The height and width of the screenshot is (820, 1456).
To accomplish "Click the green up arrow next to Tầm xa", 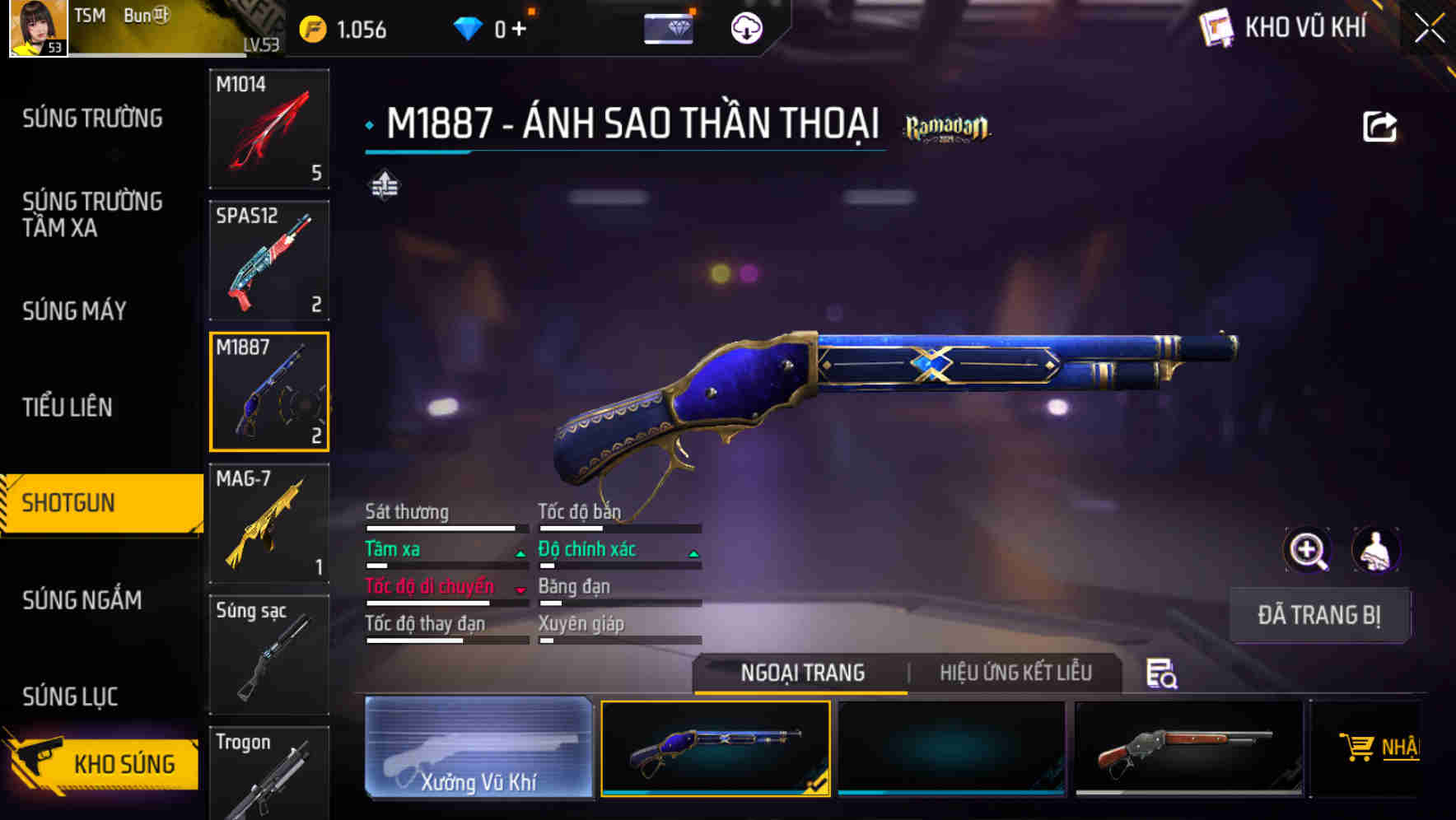I will click(x=520, y=553).
